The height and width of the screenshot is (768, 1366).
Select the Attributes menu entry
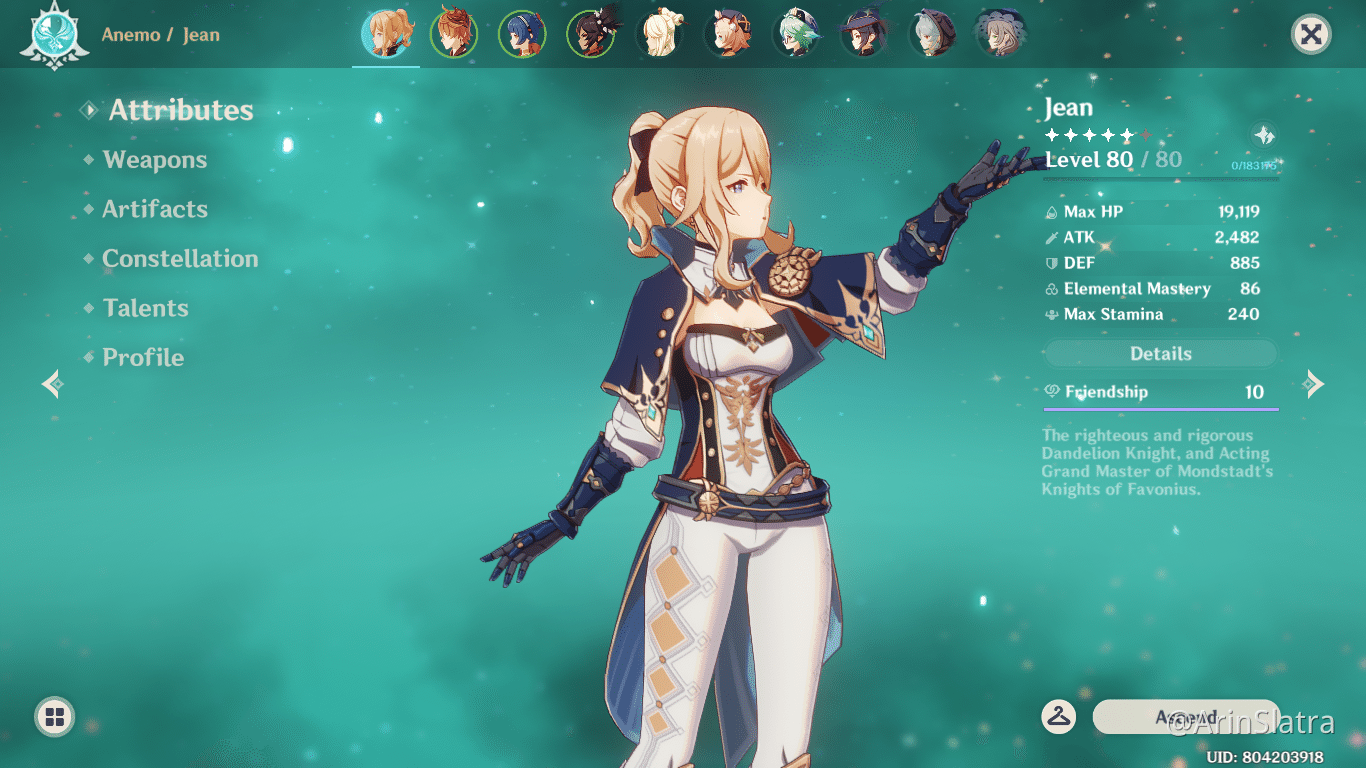pyautogui.click(x=180, y=110)
